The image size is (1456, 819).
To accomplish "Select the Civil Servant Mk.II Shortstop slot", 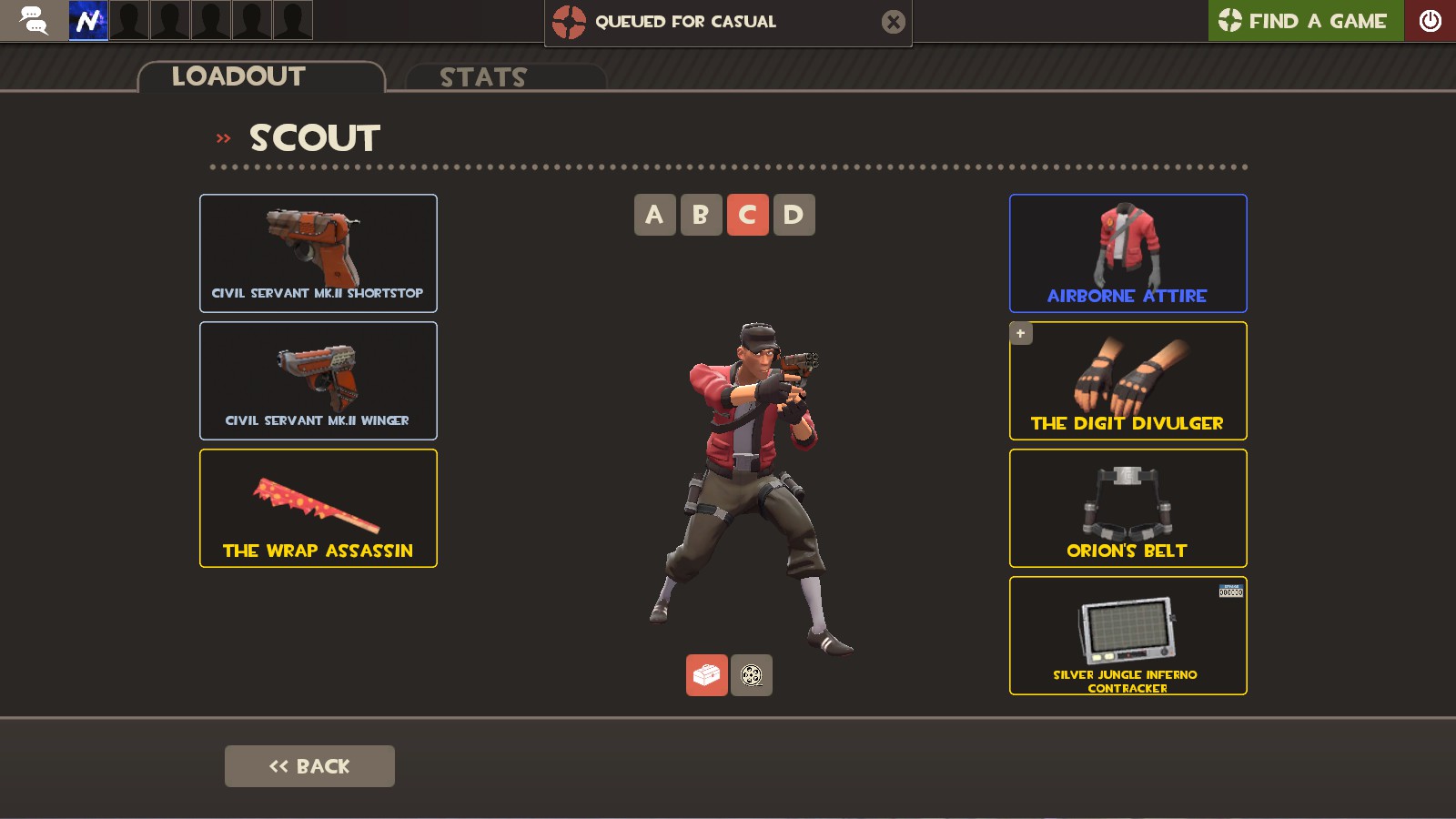I will (x=318, y=253).
